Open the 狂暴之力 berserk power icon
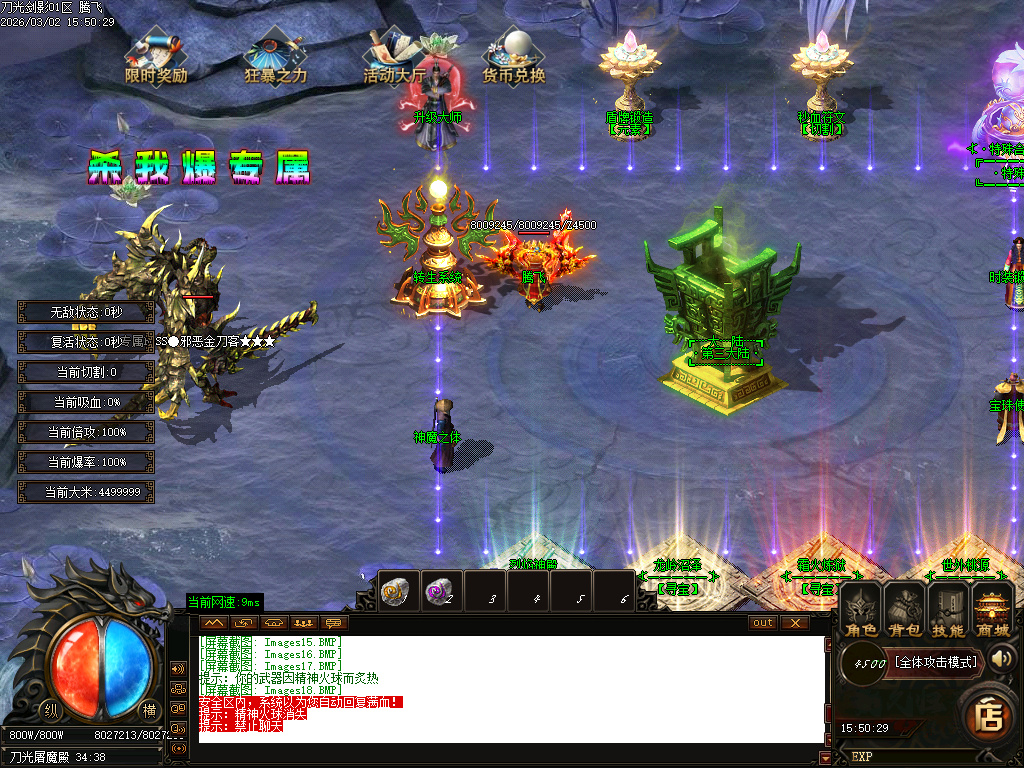This screenshot has height=768, width=1024. [275, 59]
